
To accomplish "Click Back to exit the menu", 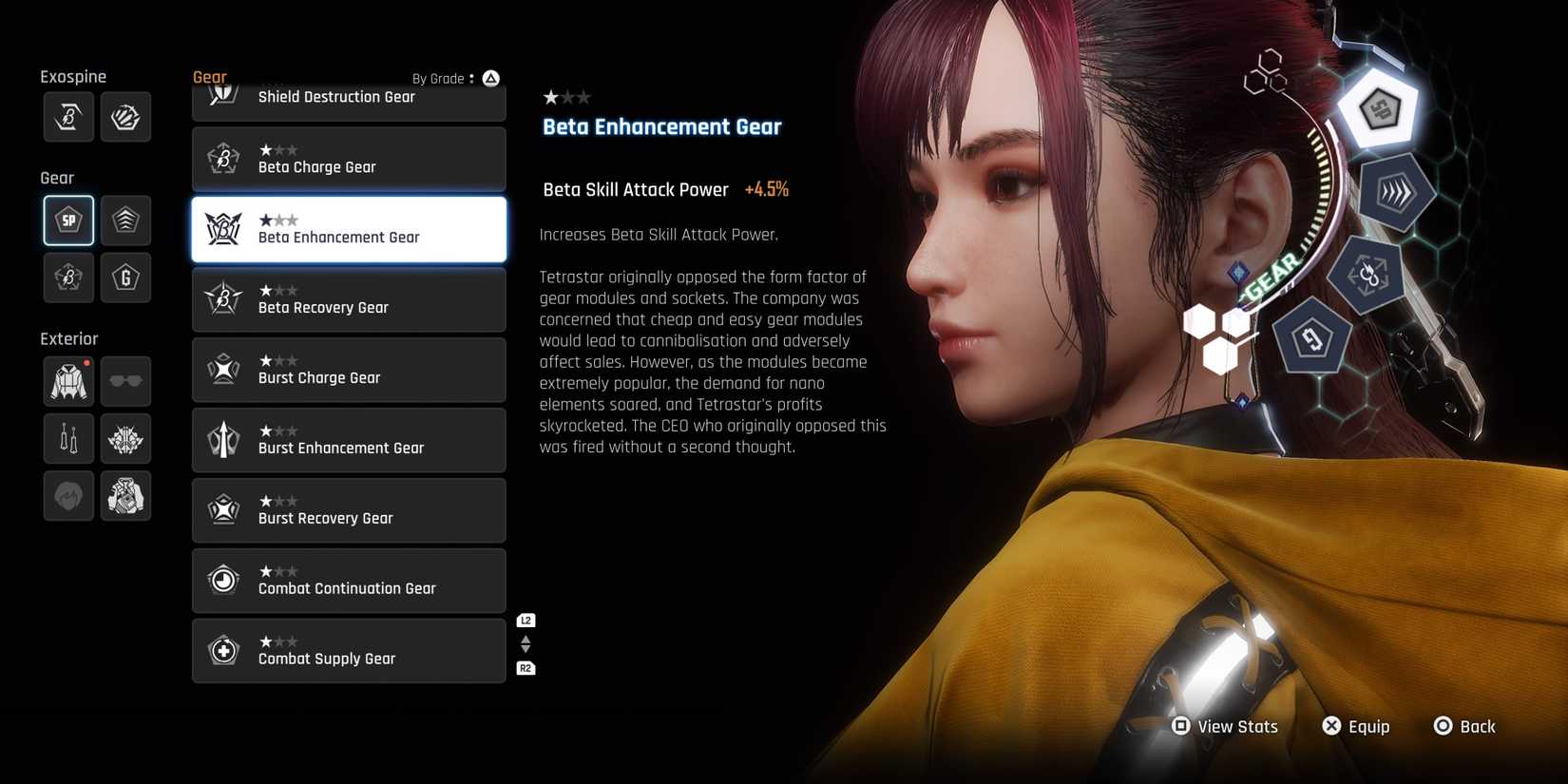I will click(1464, 726).
